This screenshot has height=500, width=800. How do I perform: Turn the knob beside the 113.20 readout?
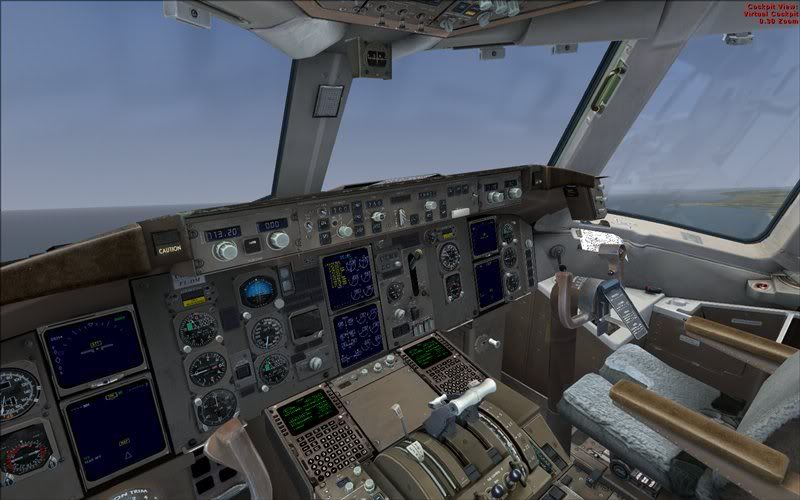(225, 250)
